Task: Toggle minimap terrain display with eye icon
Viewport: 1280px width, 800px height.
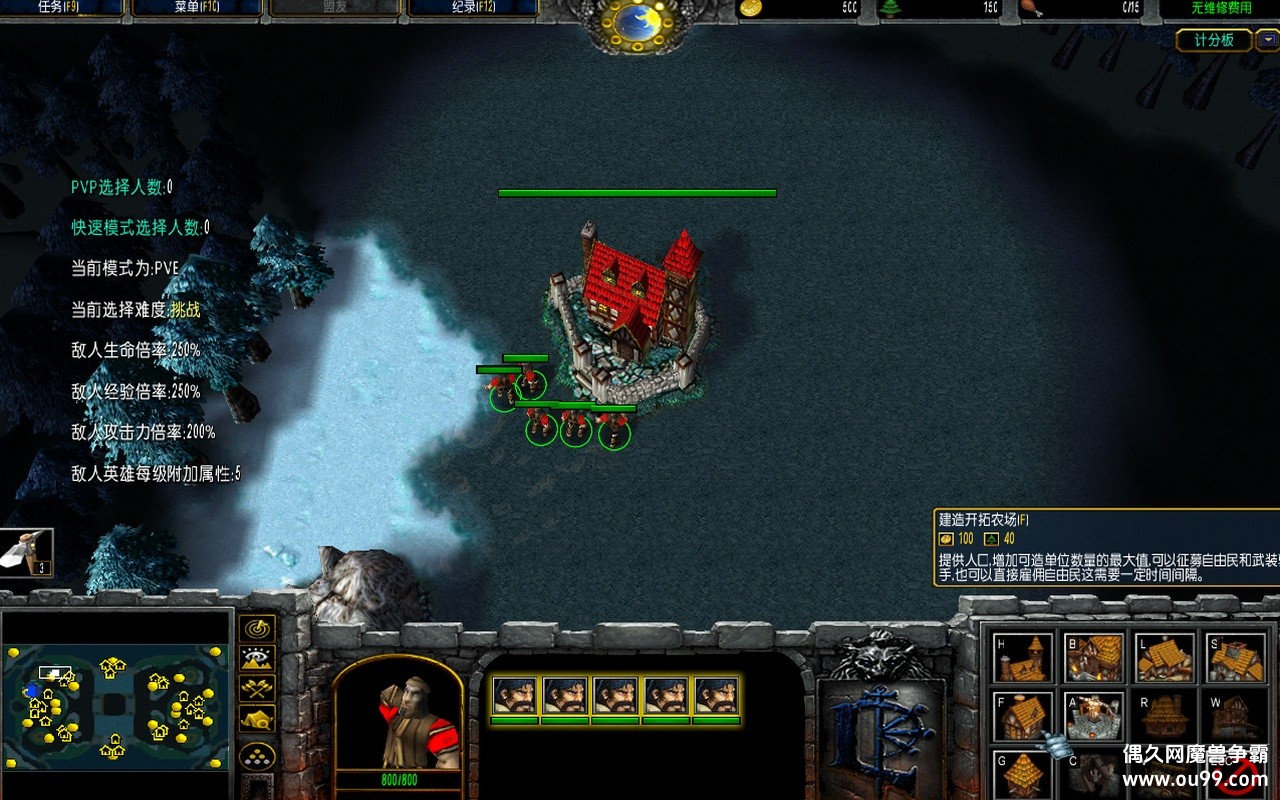Action: [258, 658]
